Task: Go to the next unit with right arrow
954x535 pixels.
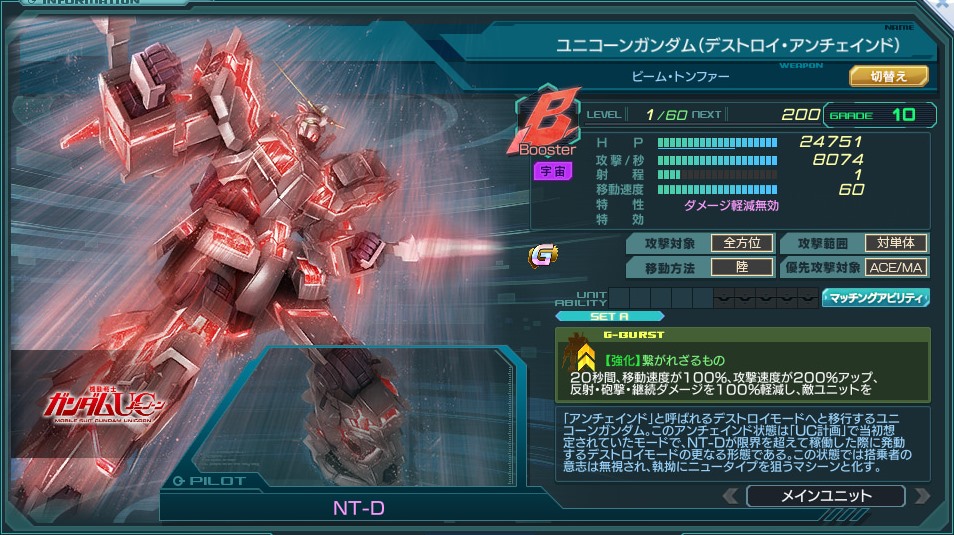Action: pos(921,496)
